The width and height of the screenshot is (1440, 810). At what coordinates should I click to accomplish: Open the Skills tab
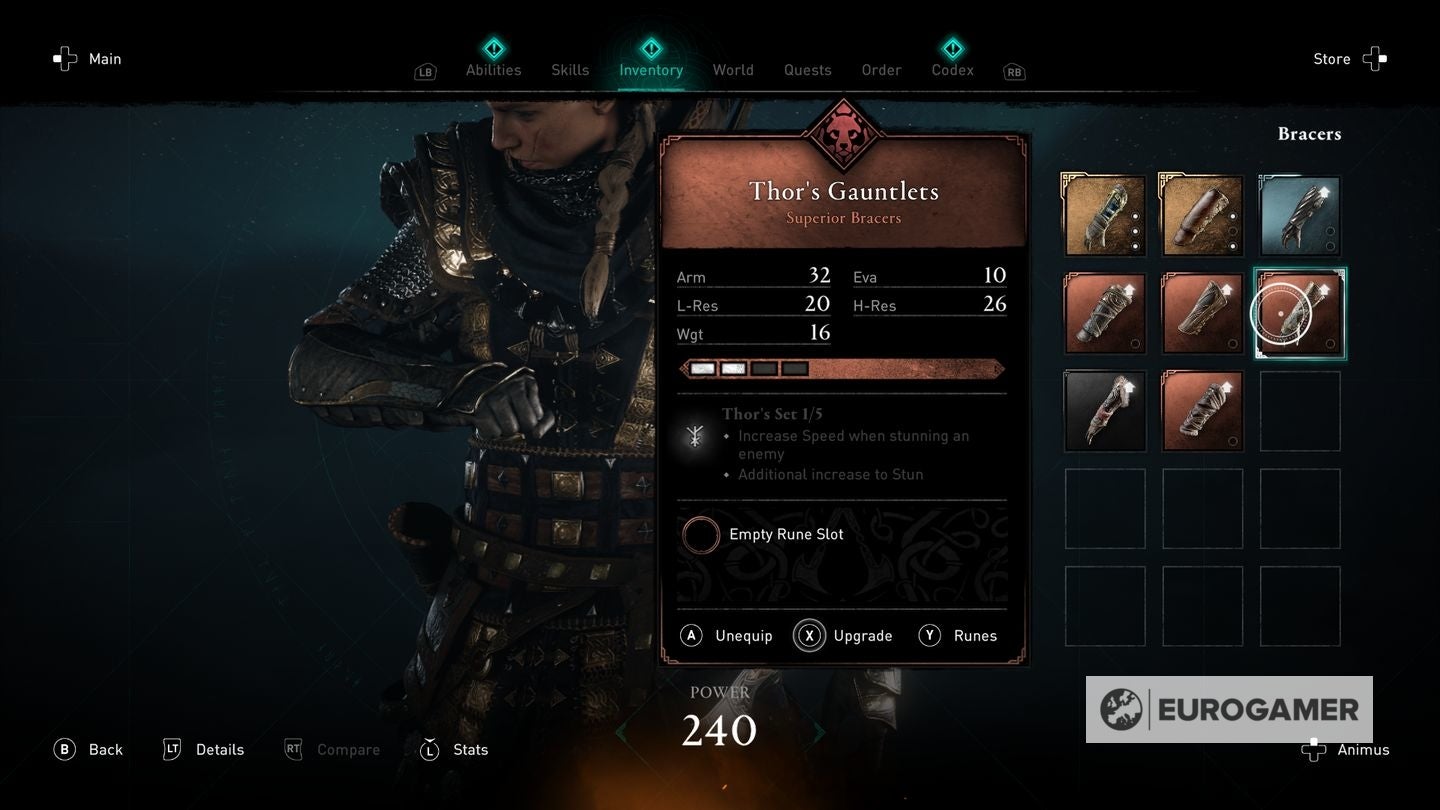click(x=570, y=69)
